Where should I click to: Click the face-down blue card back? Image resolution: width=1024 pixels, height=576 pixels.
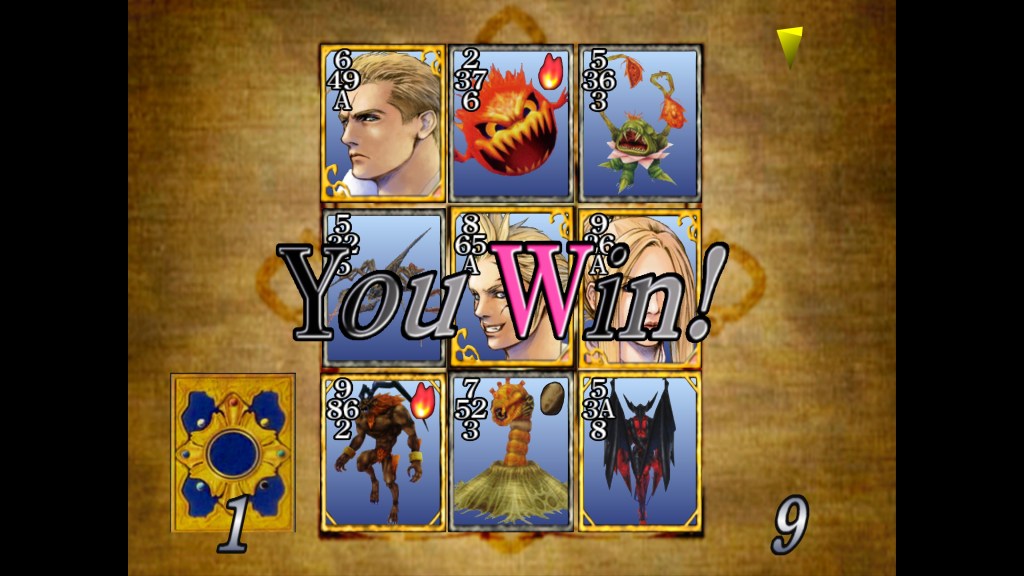point(233,453)
